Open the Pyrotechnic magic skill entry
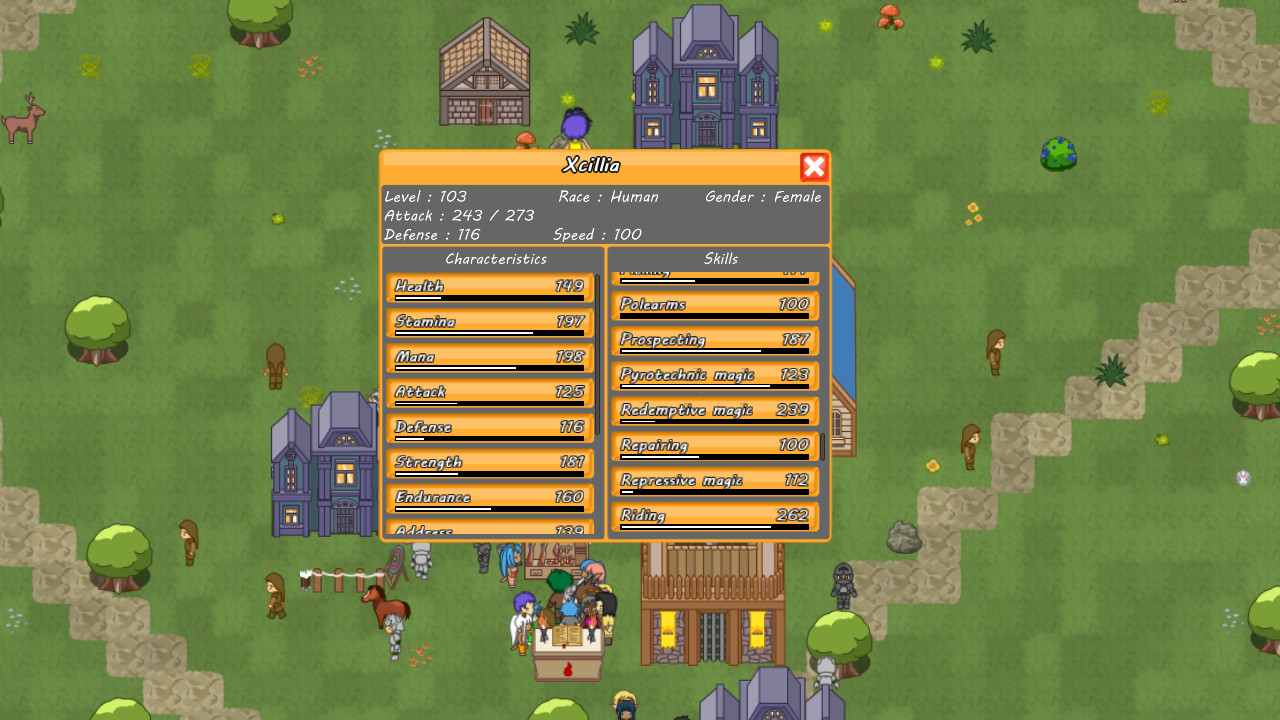Viewport: 1280px width, 720px height. [714, 376]
